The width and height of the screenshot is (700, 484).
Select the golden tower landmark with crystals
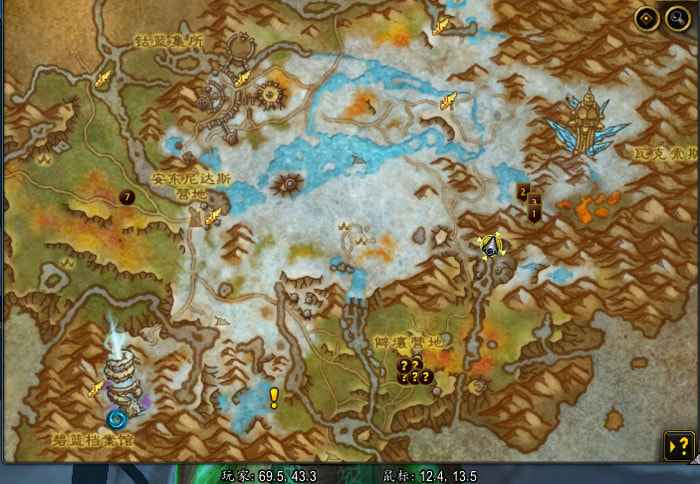[586, 123]
